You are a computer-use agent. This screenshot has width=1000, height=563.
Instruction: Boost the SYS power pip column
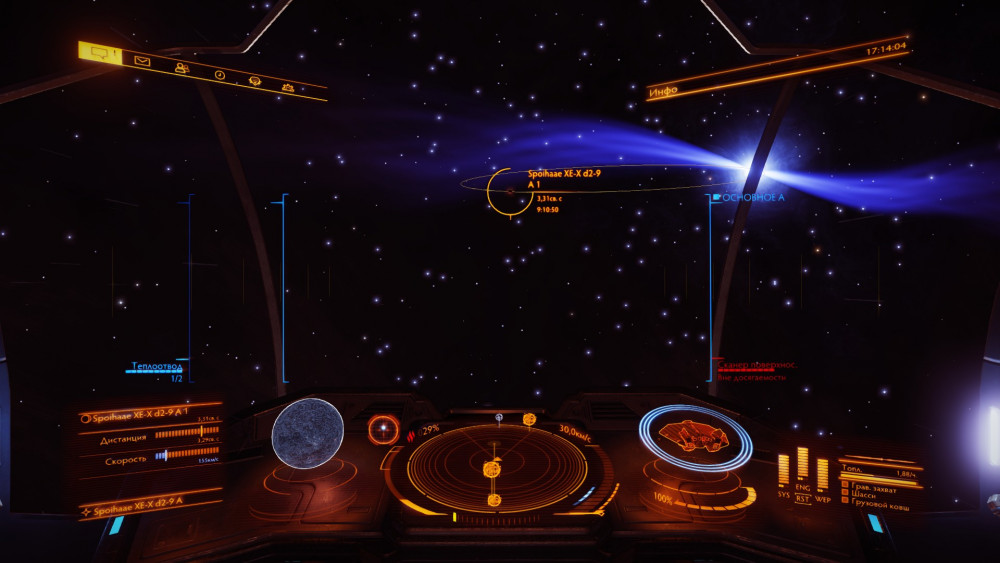pyautogui.click(x=783, y=470)
